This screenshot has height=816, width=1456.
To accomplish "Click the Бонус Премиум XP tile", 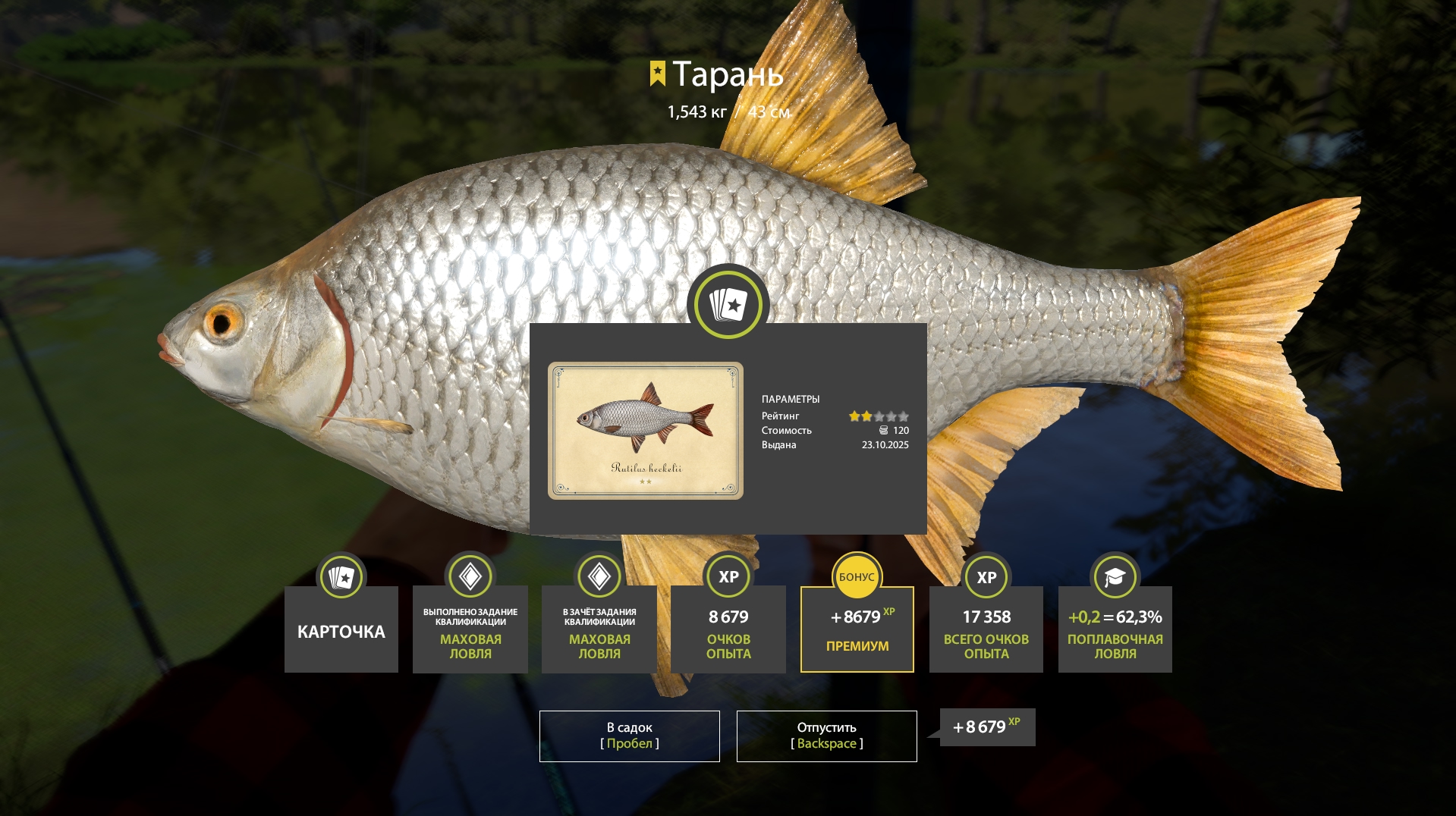I will [x=857, y=629].
